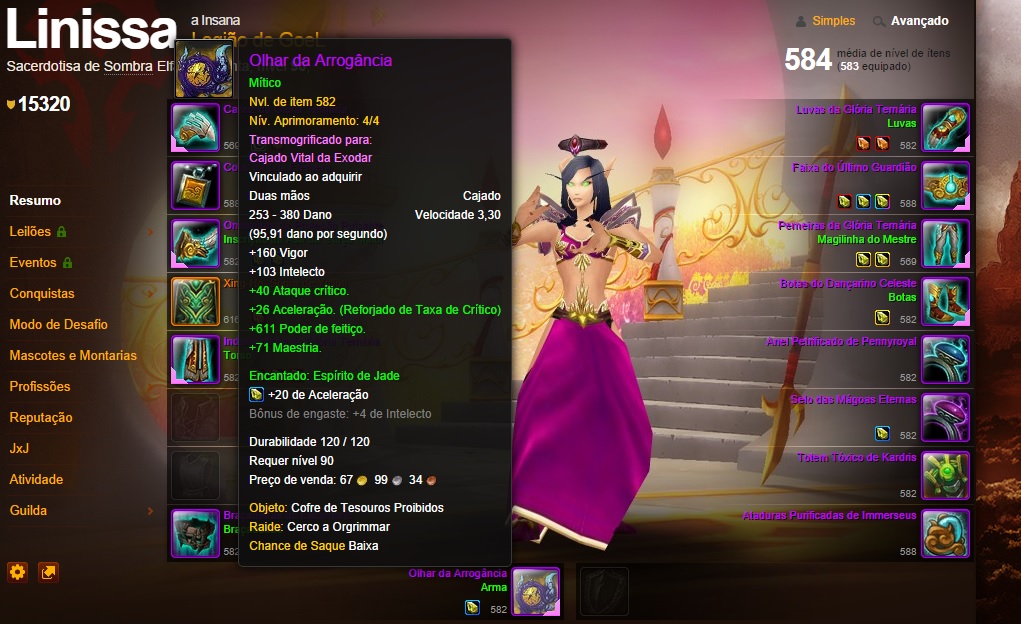Open the Resumo section
The image size is (1021, 624).
tap(35, 200)
